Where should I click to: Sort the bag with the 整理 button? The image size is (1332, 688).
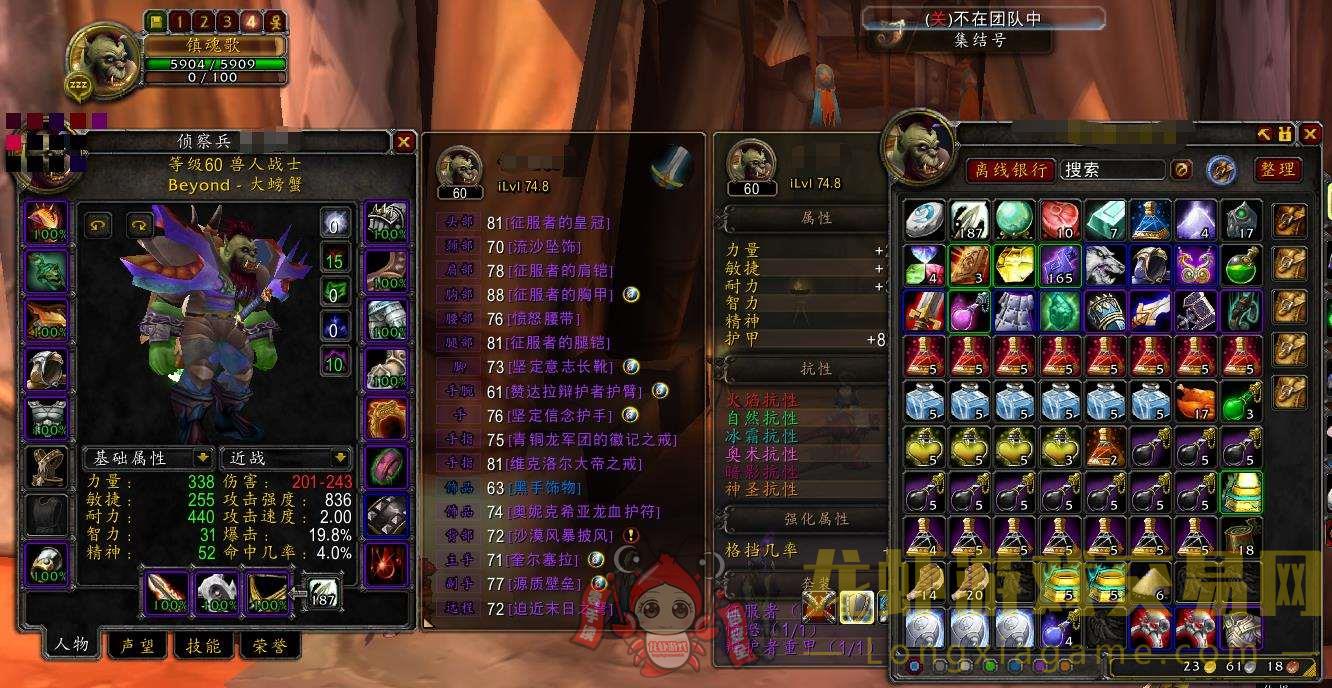tap(1277, 170)
